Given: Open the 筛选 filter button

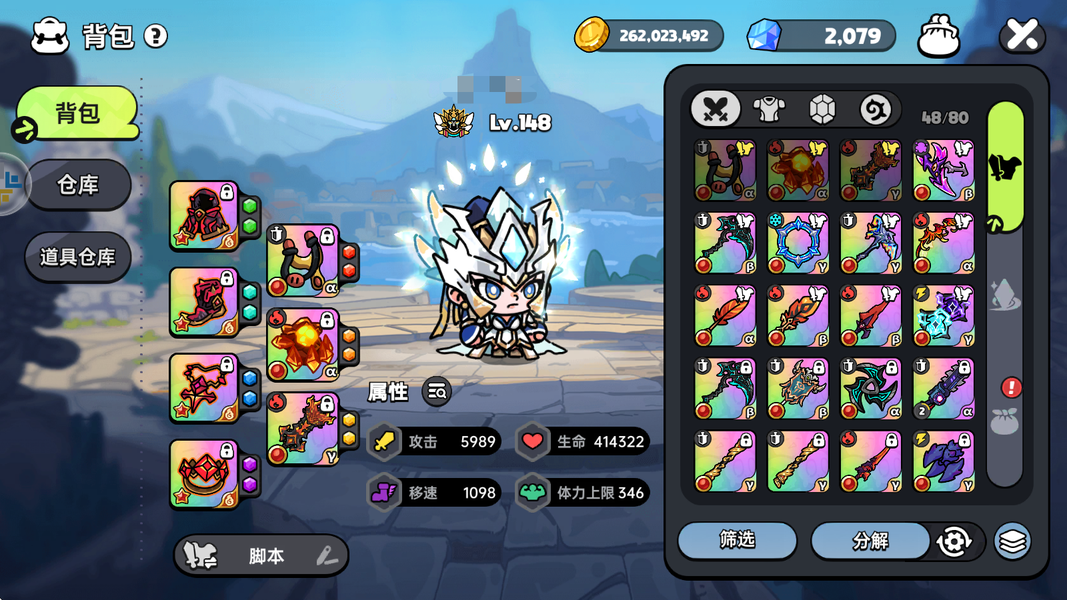Looking at the screenshot, I should [x=737, y=541].
